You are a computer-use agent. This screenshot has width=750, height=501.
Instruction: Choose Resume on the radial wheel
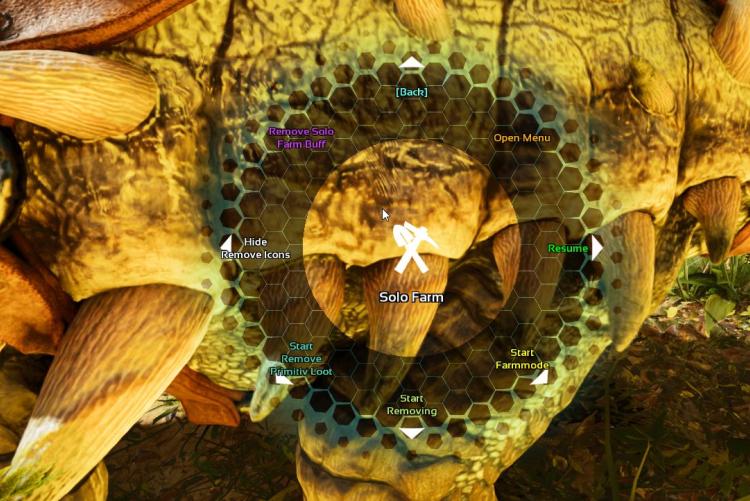click(x=567, y=247)
